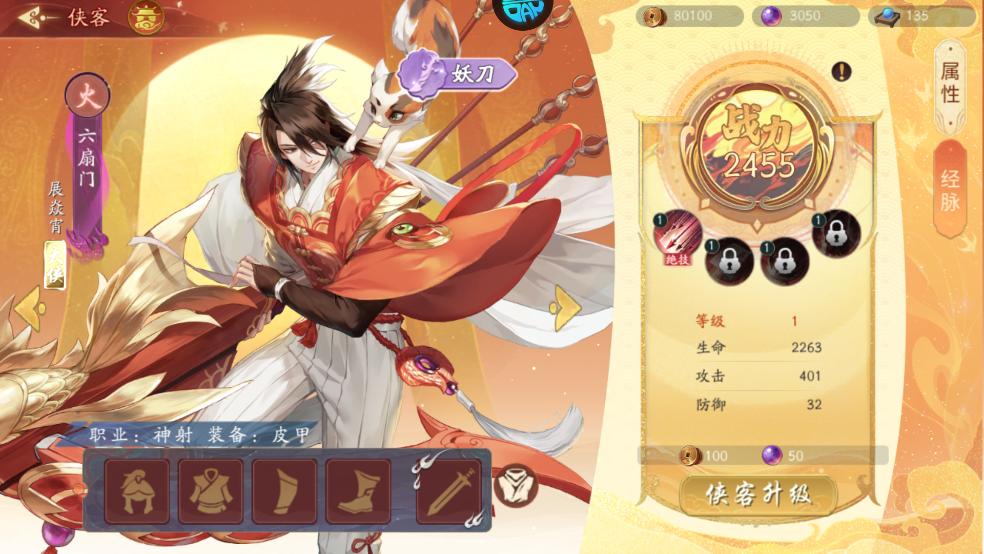984x554 pixels.
Task: Tap the copper coin currency counter
Action: click(x=692, y=16)
